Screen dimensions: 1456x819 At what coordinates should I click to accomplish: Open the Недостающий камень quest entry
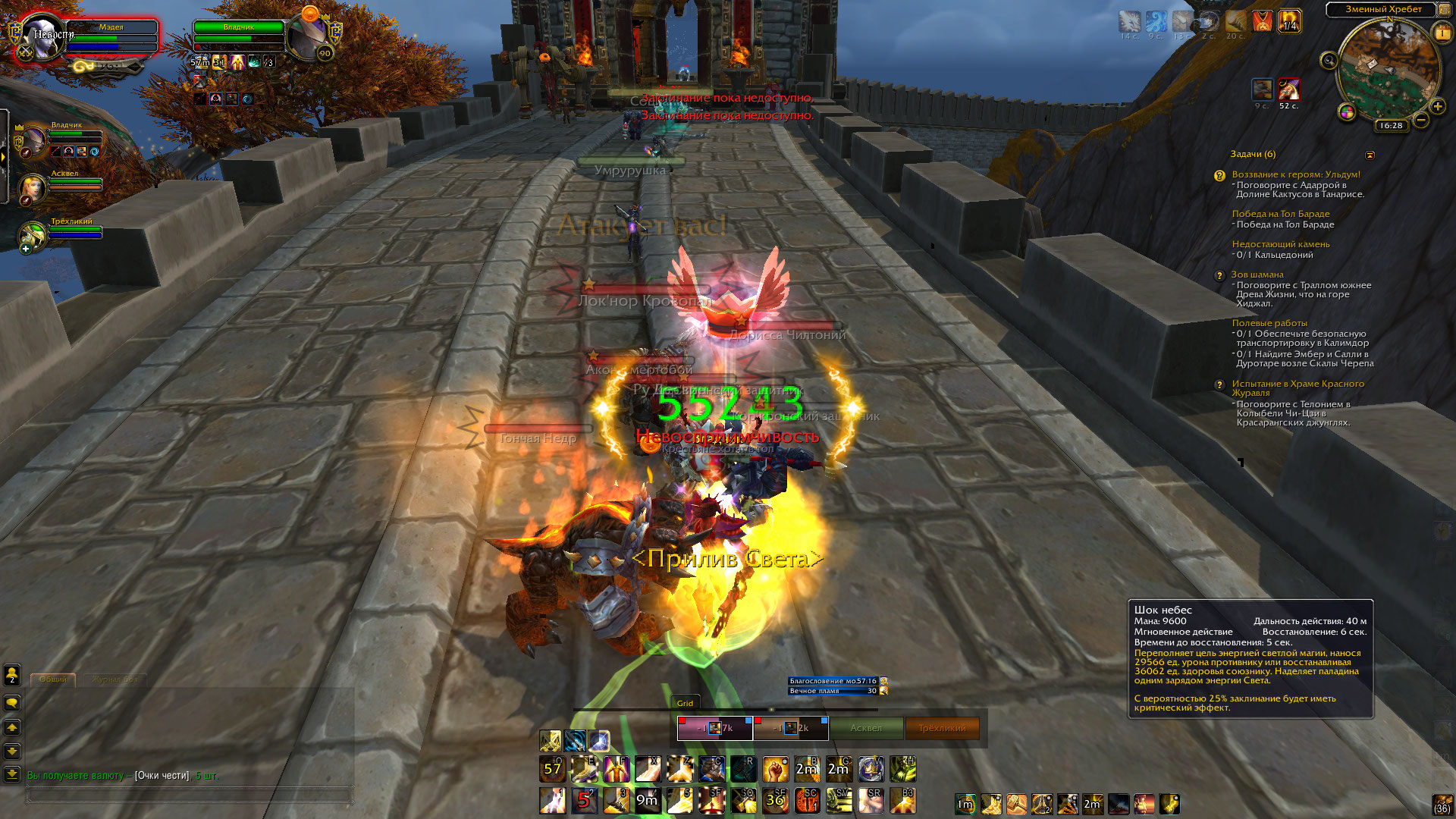pyautogui.click(x=1280, y=244)
